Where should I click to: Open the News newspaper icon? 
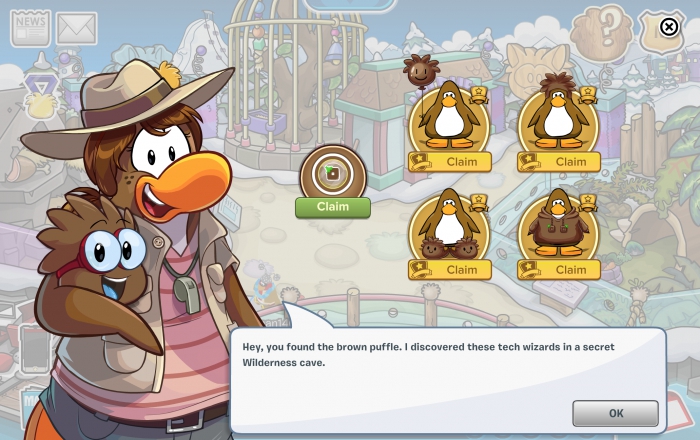(30, 28)
